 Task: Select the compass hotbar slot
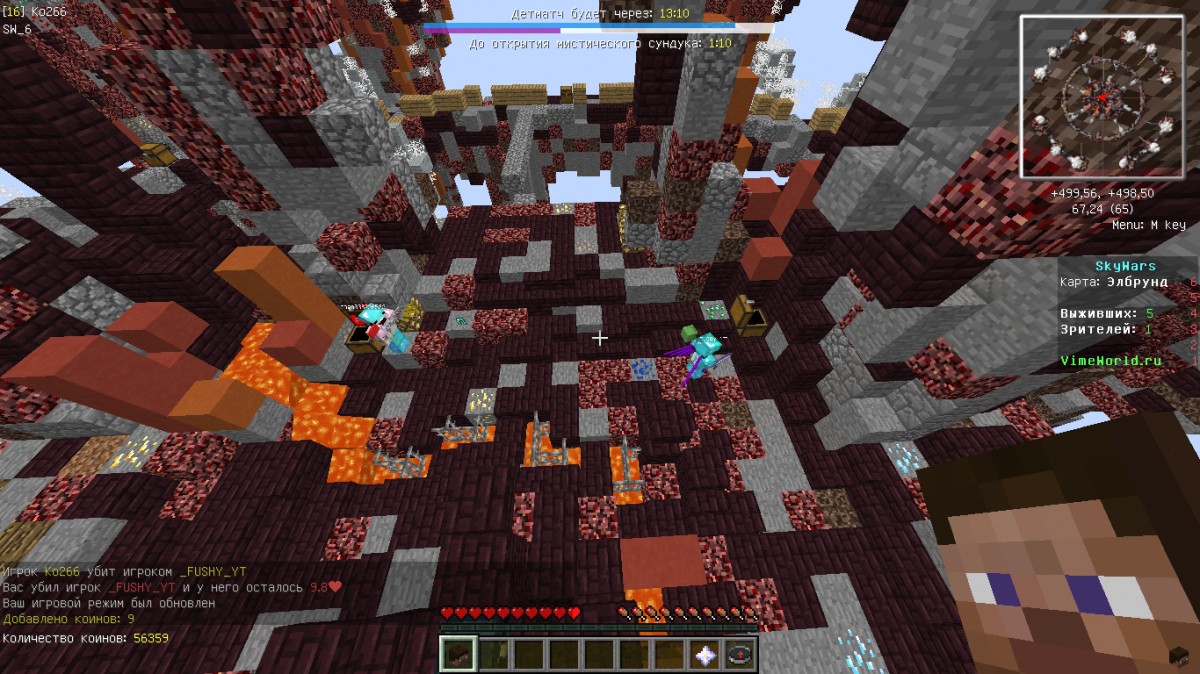[x=739, y=655]
